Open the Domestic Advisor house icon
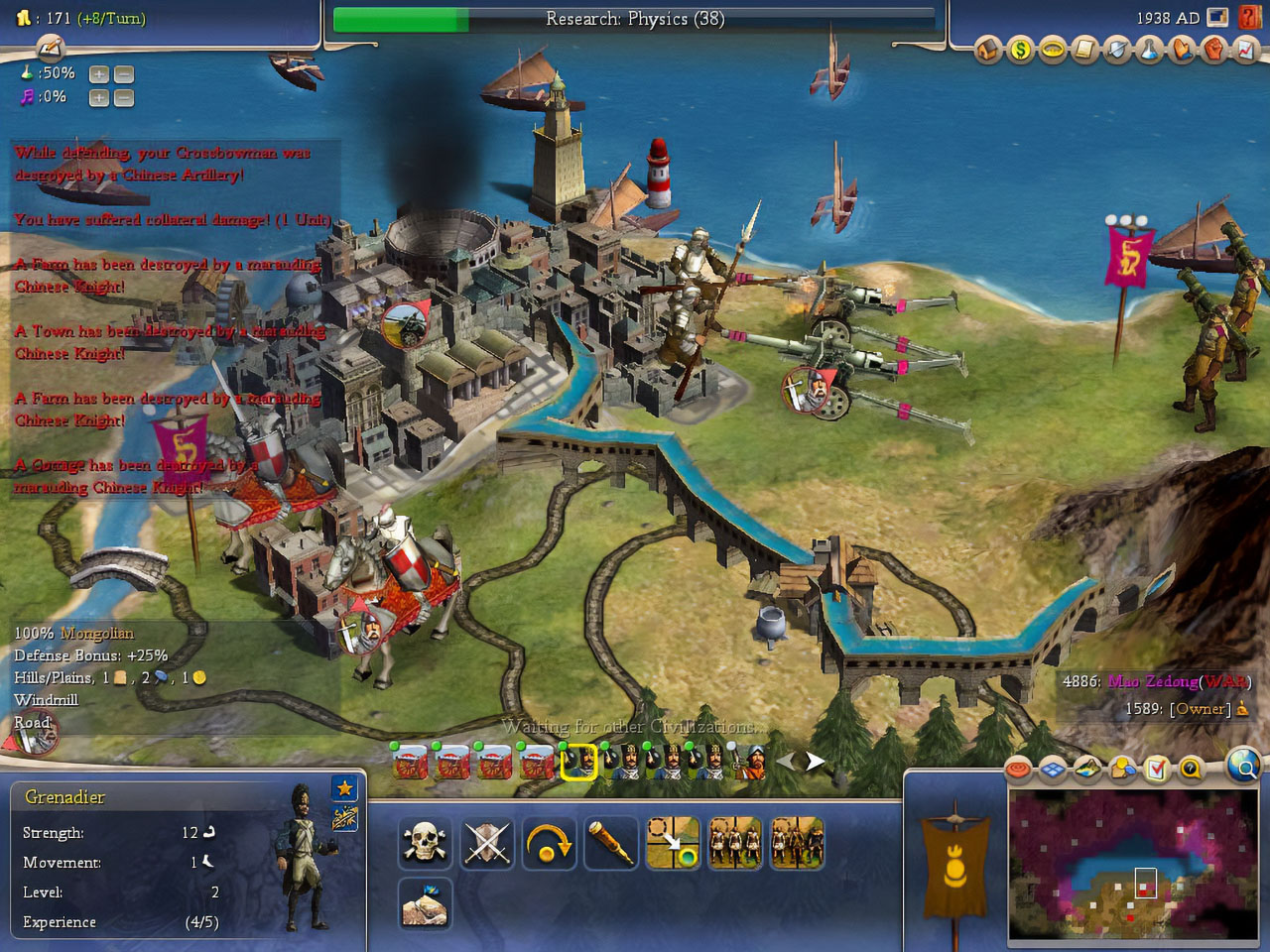The image size is (1270, 952). [987, 50]
